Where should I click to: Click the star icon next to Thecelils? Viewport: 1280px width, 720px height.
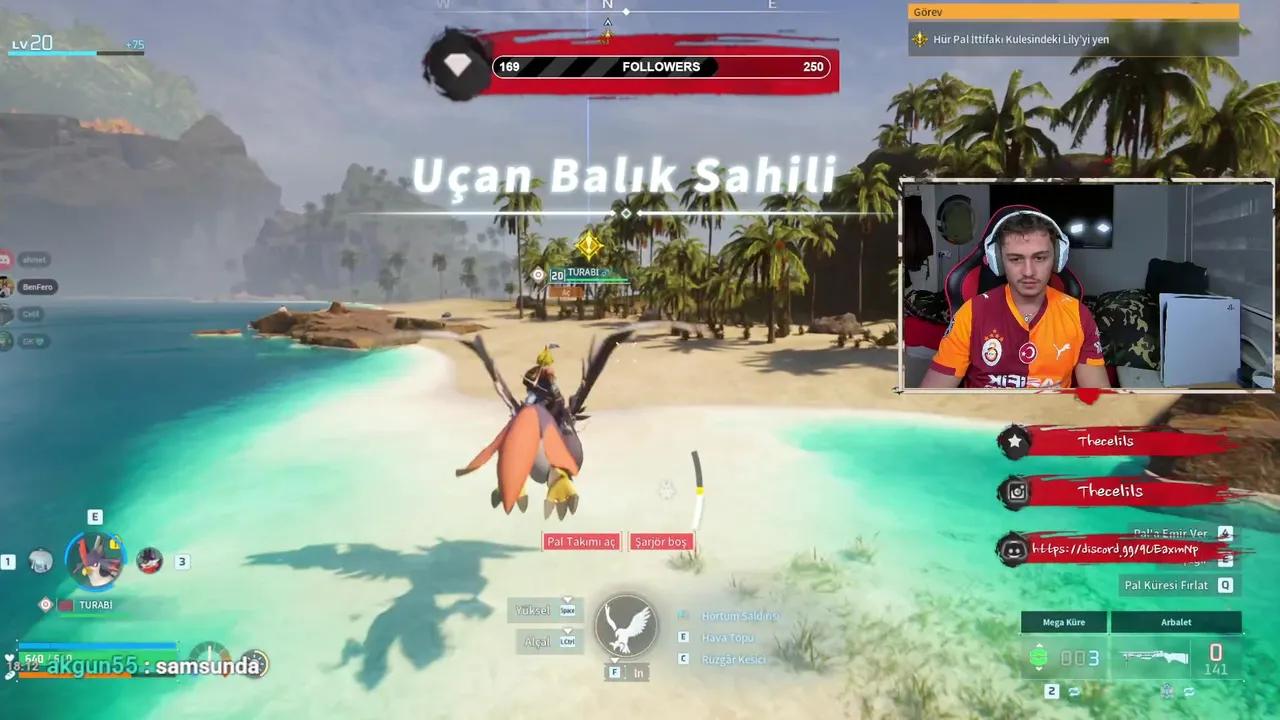pos(1014,440)
